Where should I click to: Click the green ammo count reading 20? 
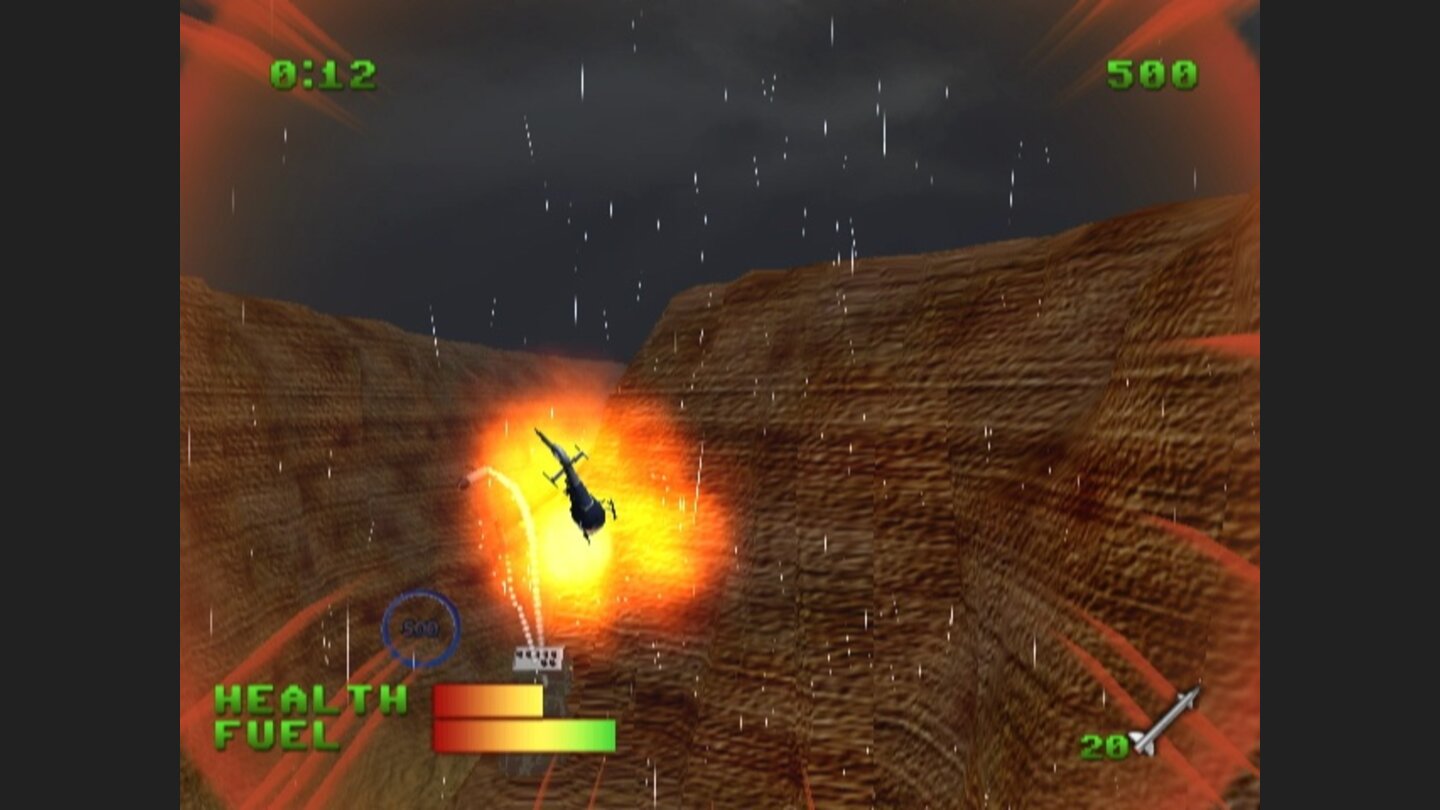1103,744
